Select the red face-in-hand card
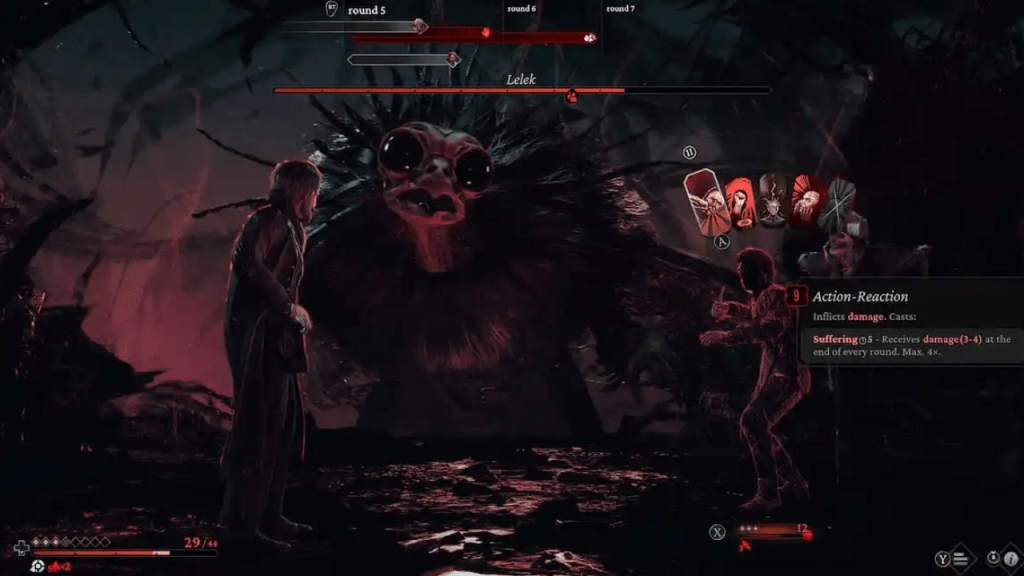Screen dimensions: 1024x576 [806, 203]
